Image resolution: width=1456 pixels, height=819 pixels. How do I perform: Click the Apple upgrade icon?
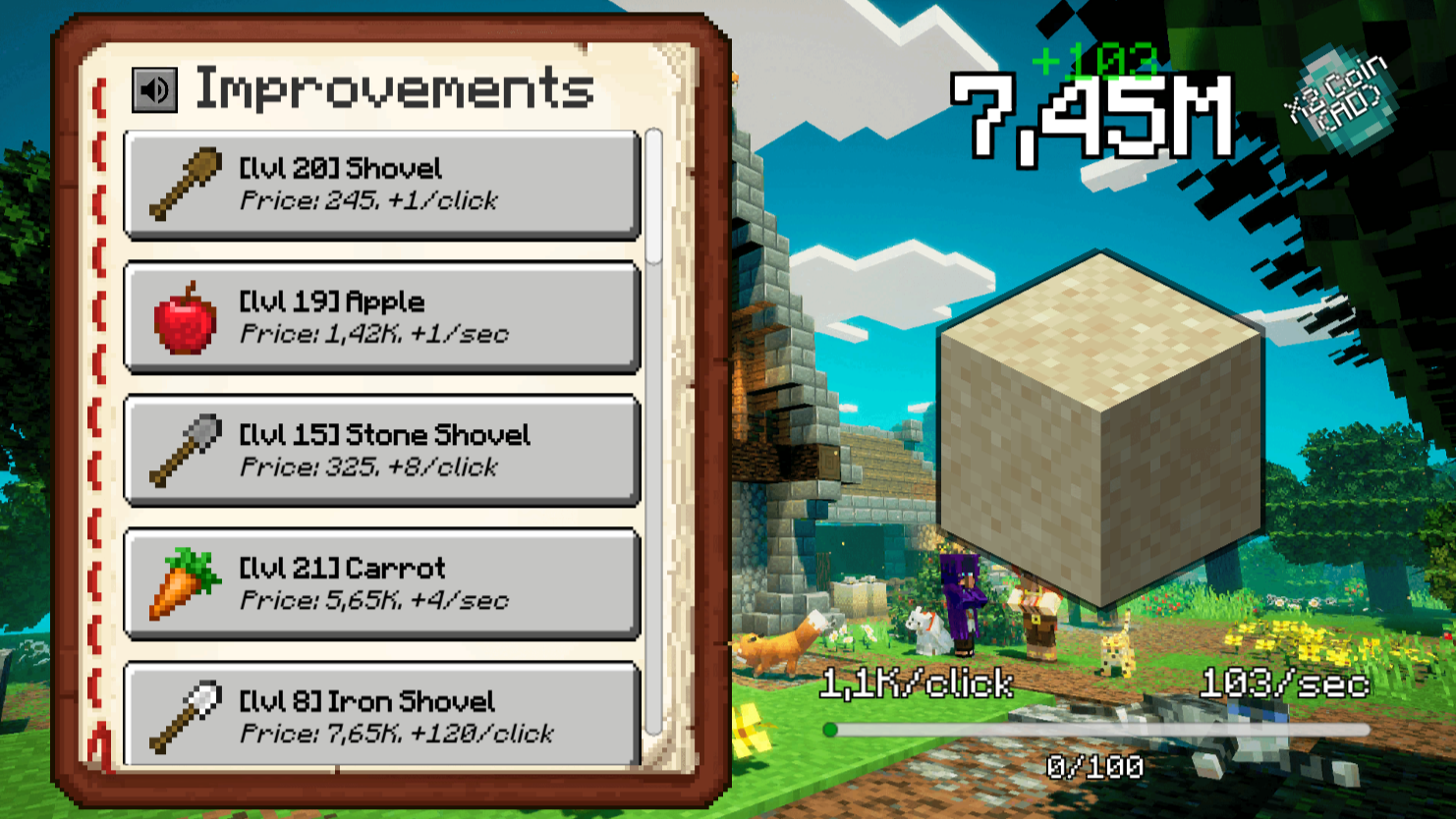click(x=182, y=316)
